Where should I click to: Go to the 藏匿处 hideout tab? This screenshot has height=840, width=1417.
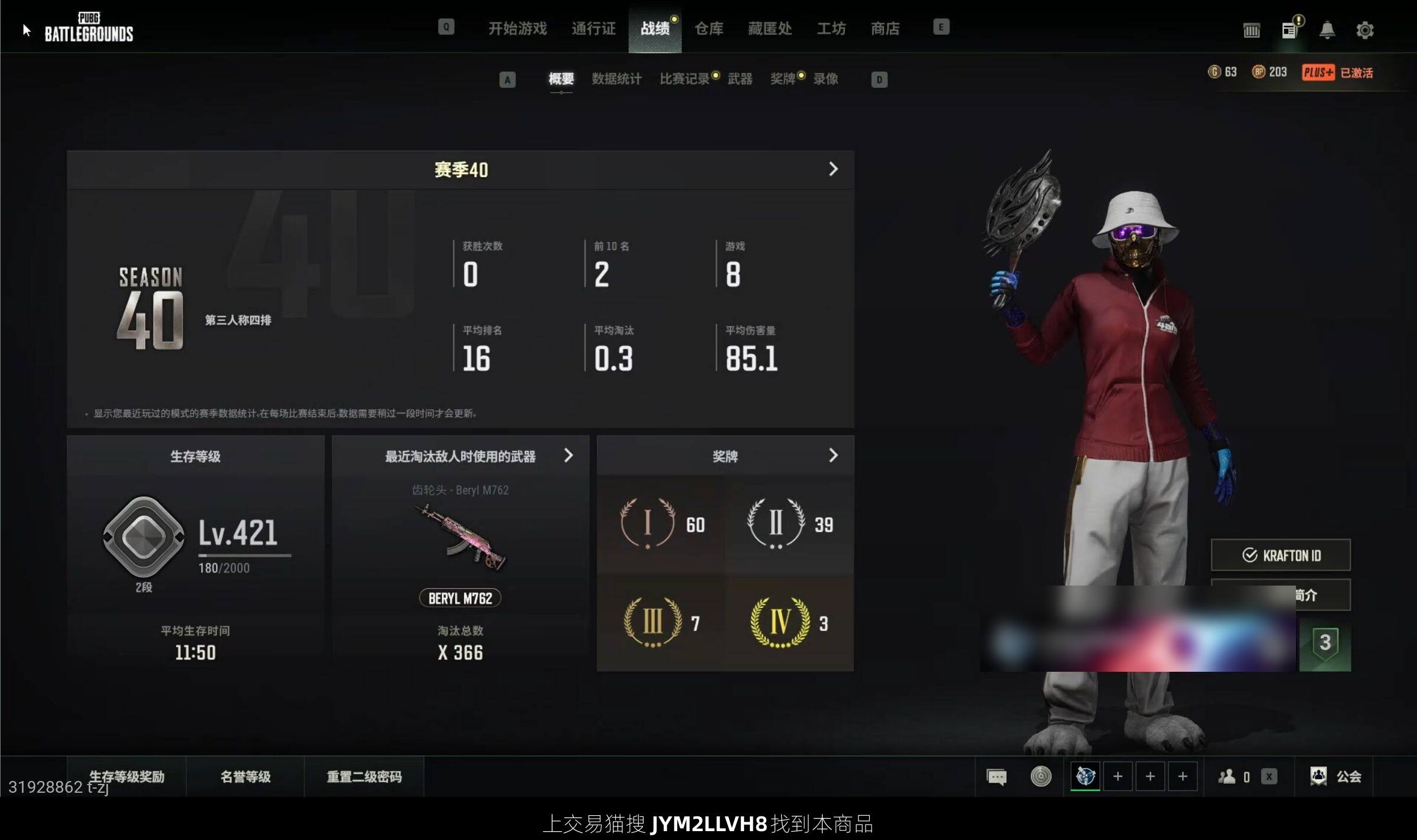click(x=769, y=28)
